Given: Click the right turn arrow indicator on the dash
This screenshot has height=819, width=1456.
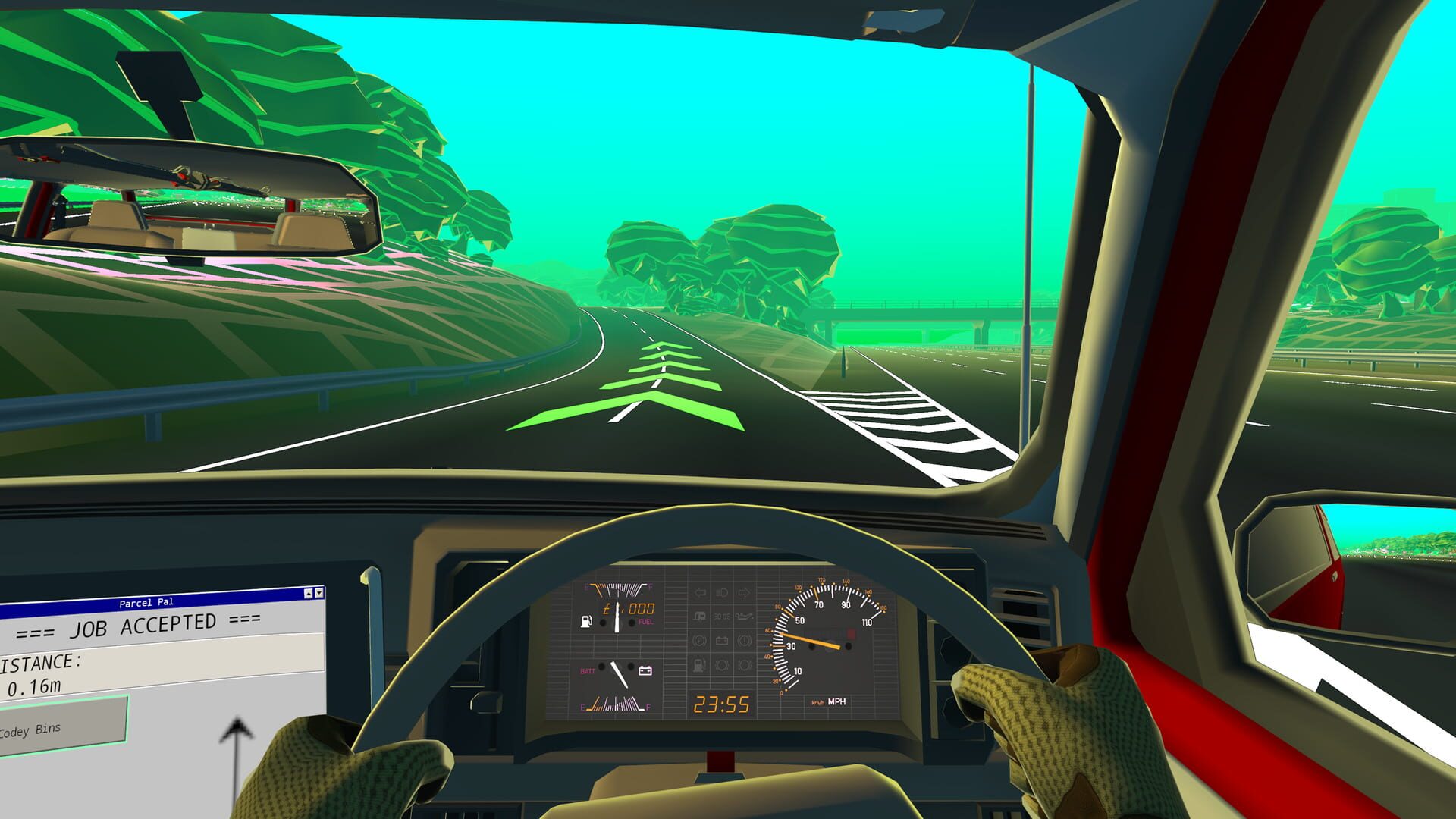Looking at the screenshot, I should tap(745, 592).
